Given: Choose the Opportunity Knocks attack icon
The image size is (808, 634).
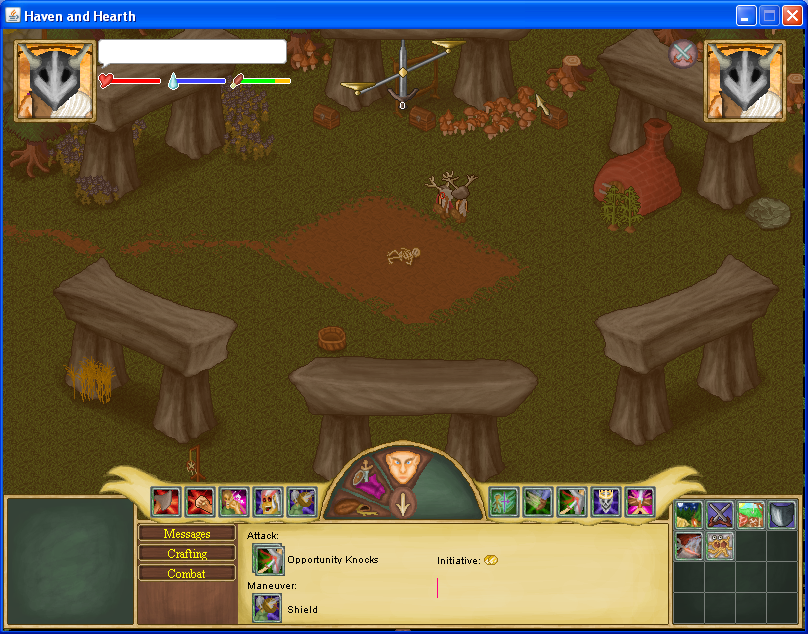Looking at the screenshot, I should (x=268, y=560).
